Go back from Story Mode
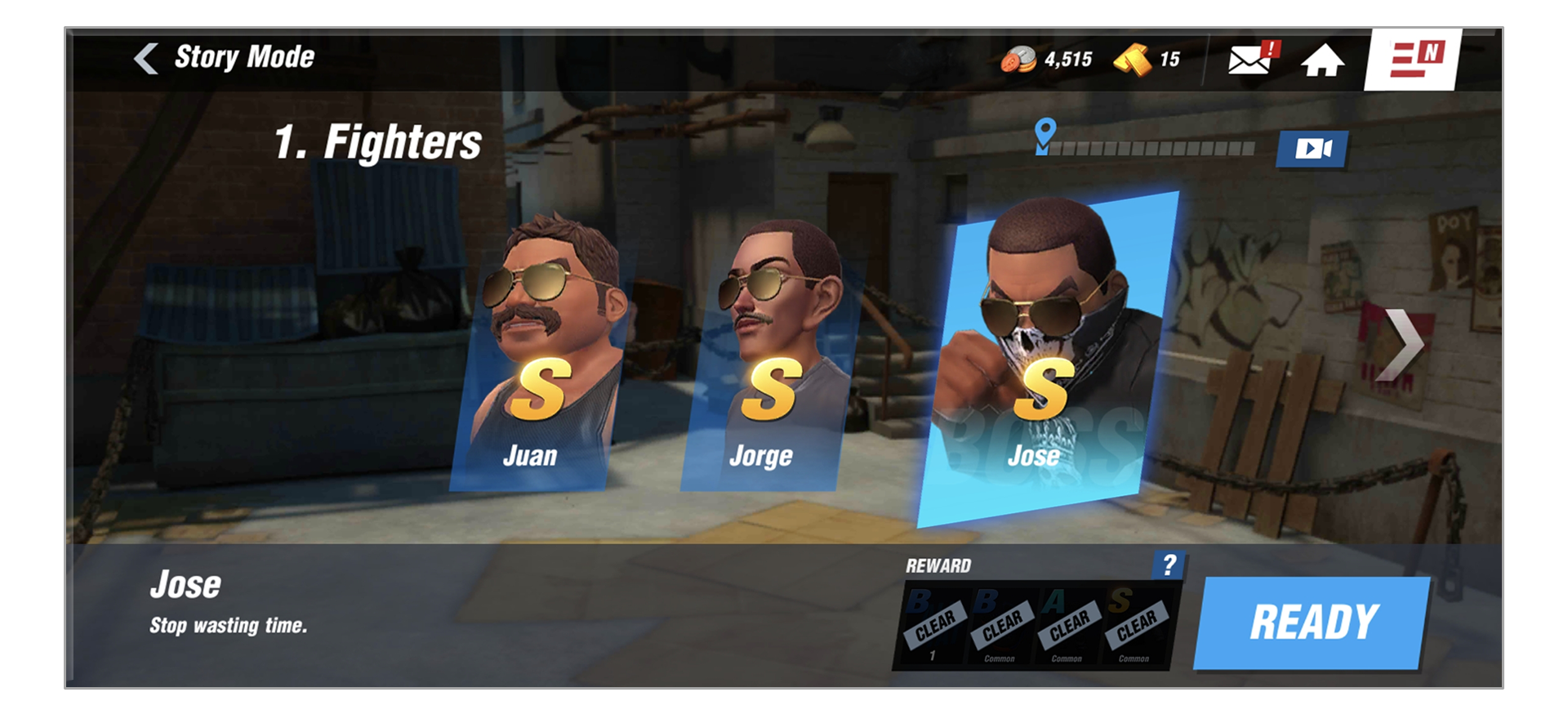This screenshot has width=1568, height=719. click(x=147, y=58)
